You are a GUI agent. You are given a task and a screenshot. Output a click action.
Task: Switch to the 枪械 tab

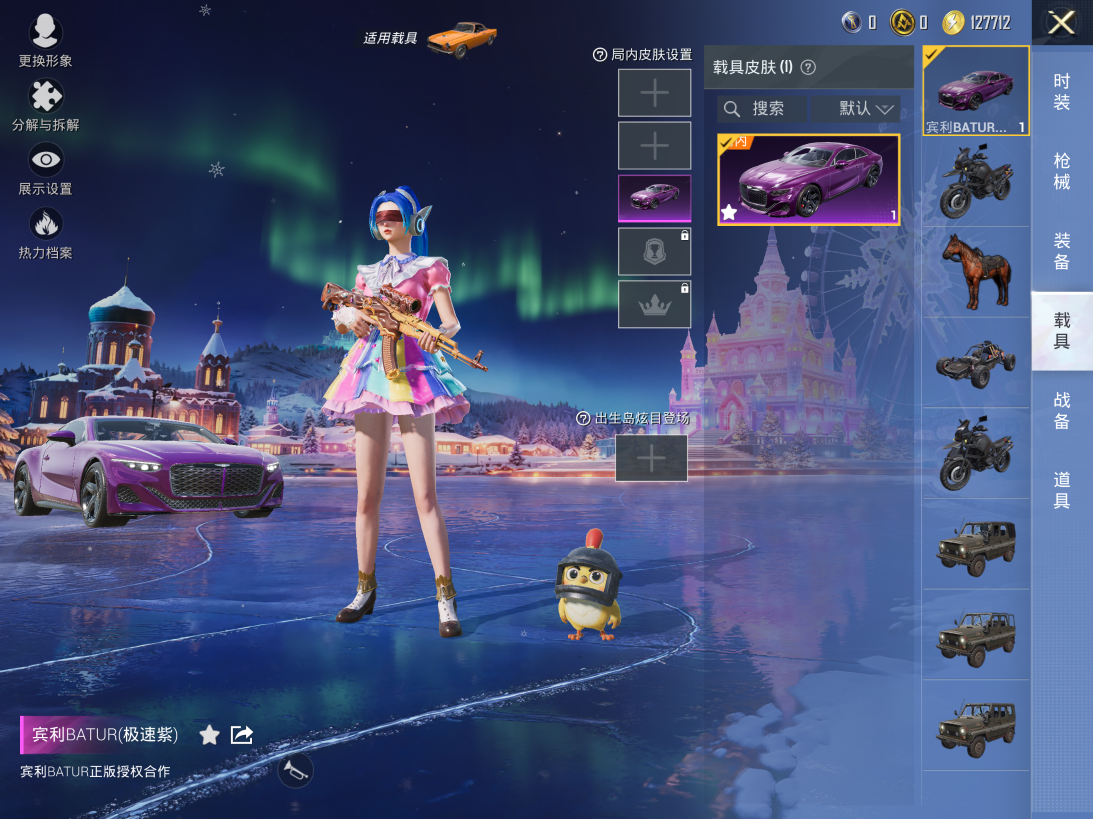tap(1062, 171)
